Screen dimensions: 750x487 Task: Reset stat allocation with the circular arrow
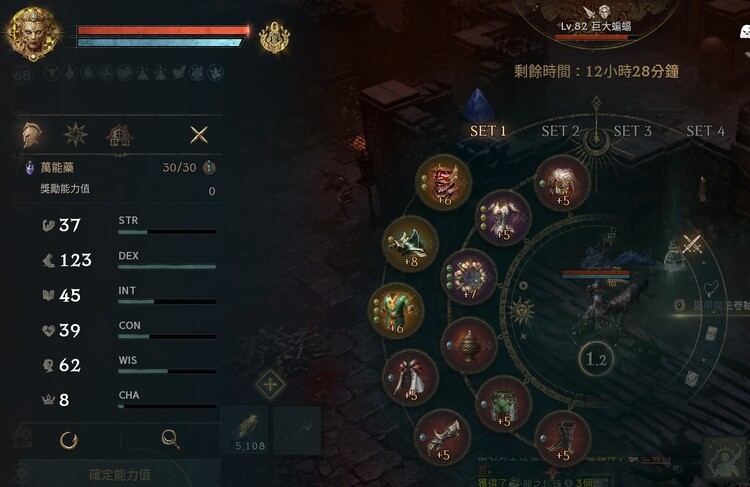[69, 438]
